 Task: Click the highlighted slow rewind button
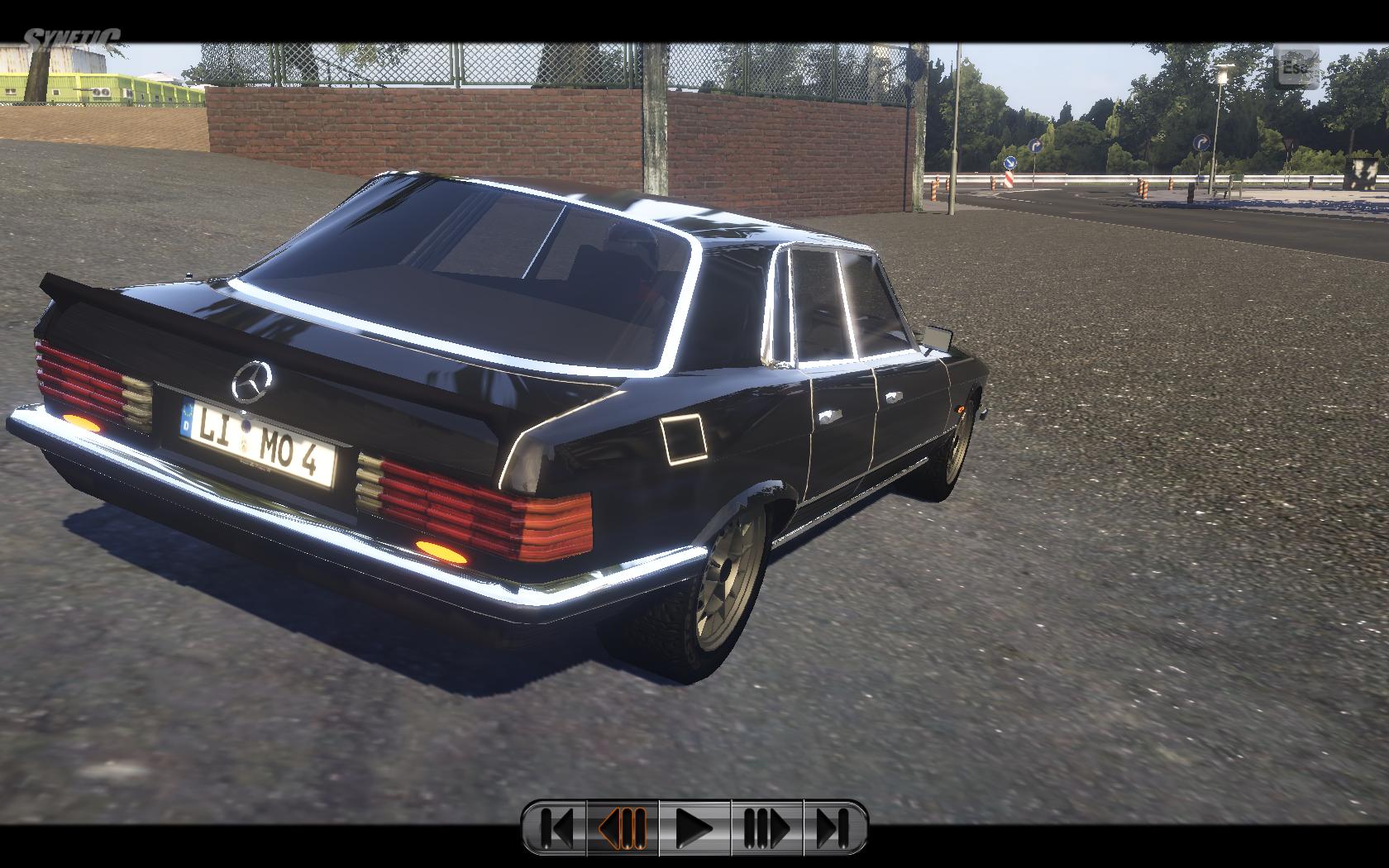coord(623,827)
